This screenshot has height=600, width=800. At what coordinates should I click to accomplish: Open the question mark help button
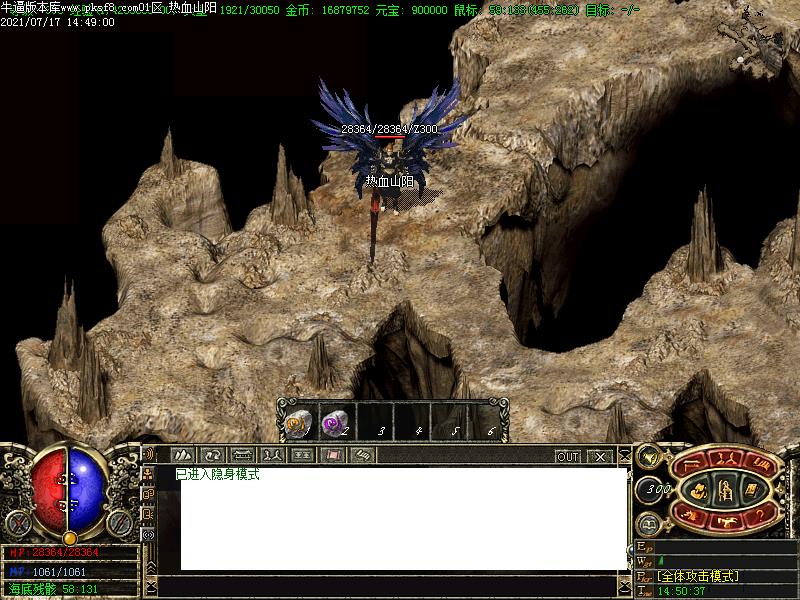pos(761,517)
